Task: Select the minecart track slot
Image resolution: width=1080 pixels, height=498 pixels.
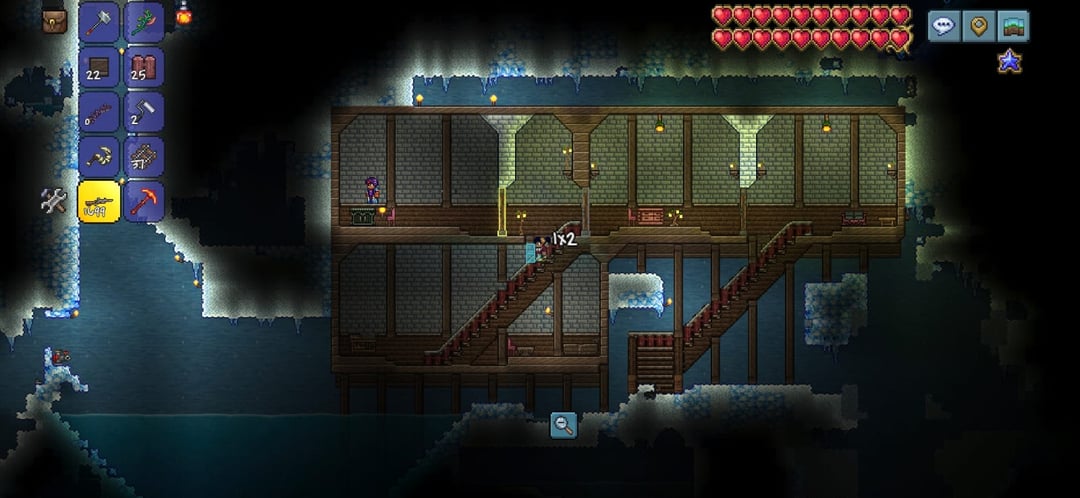Action: [x=144, y=157]
